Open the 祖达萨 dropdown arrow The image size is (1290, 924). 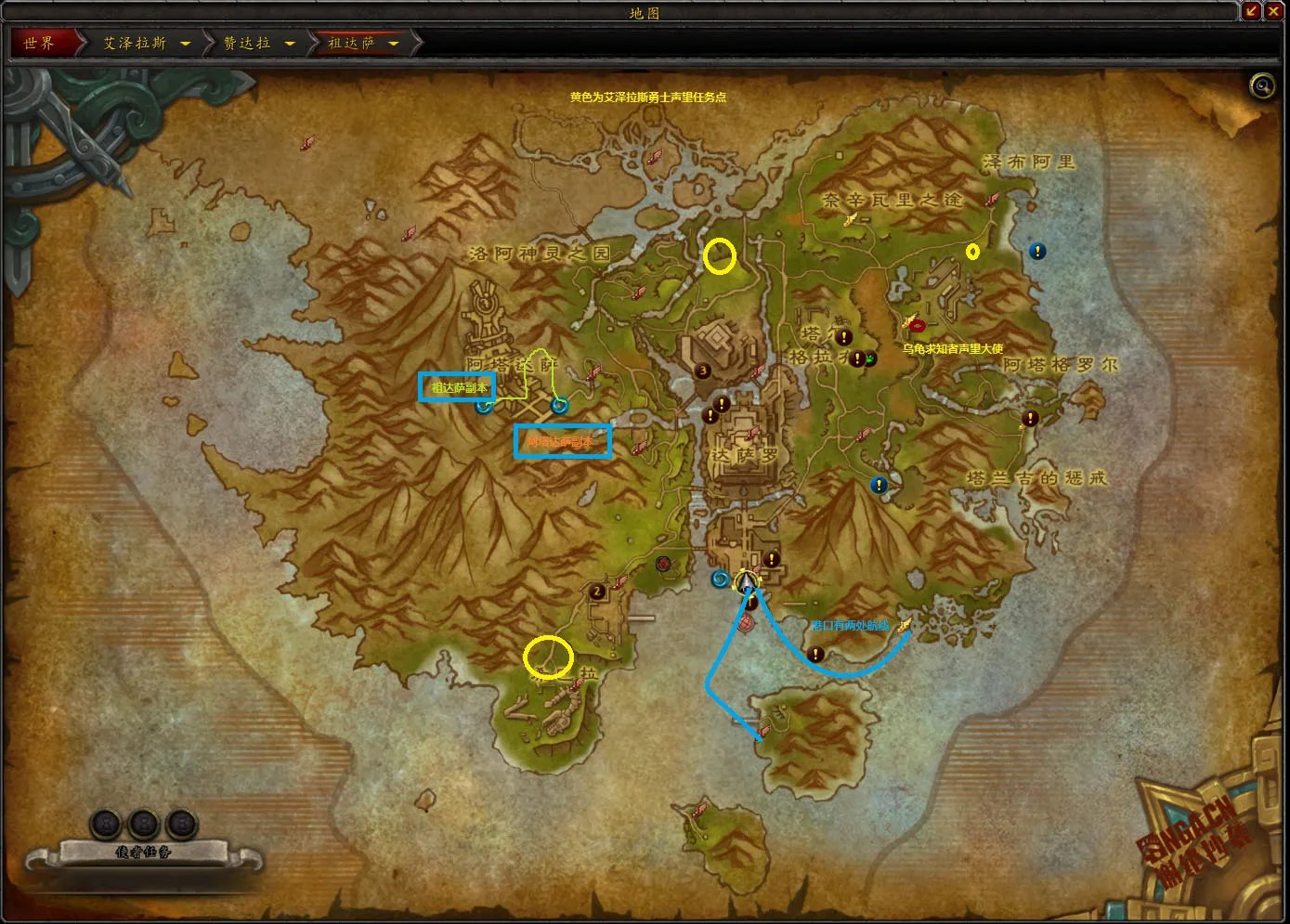point(394,44)
